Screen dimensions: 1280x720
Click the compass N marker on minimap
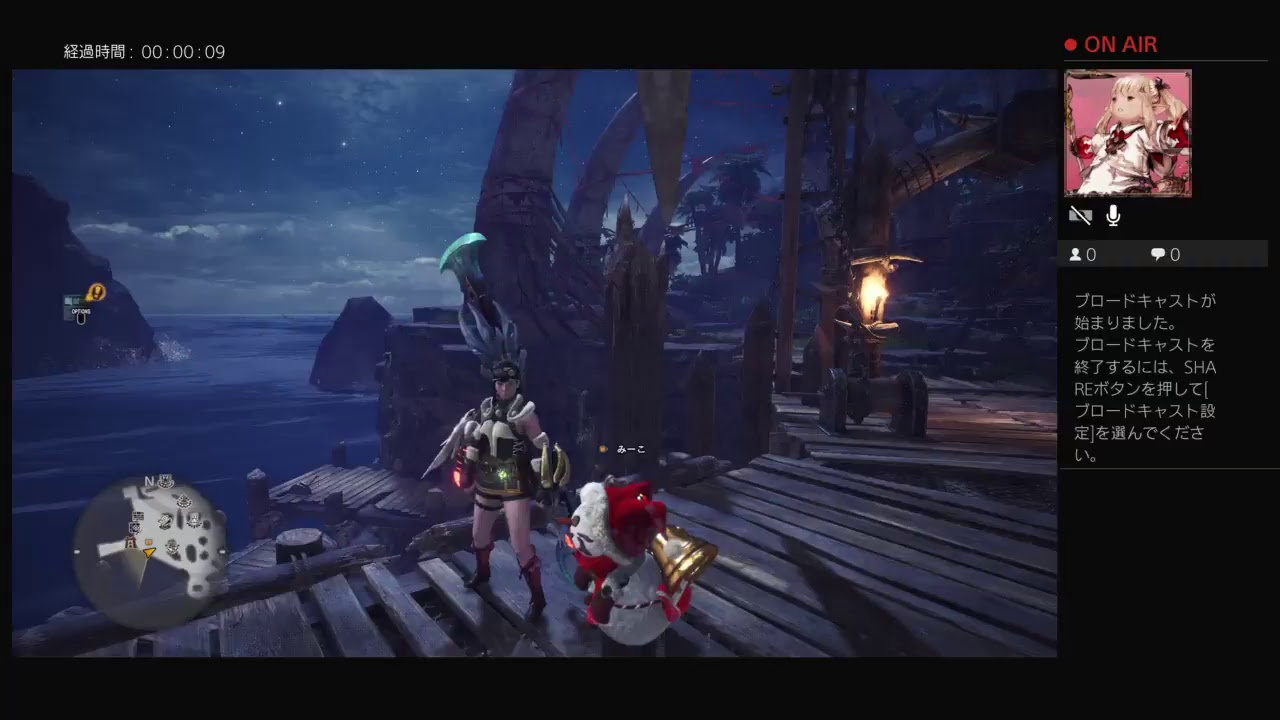tap(149, 479)
